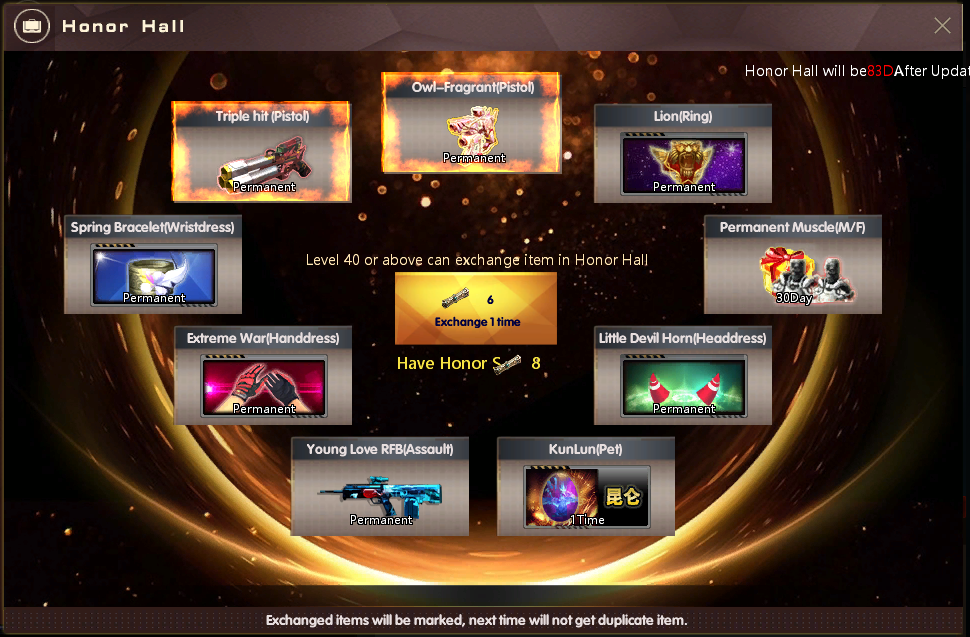Select the Little Devil Horn headdress
Screen dimensions: 970x637
(x=683, y=375)
